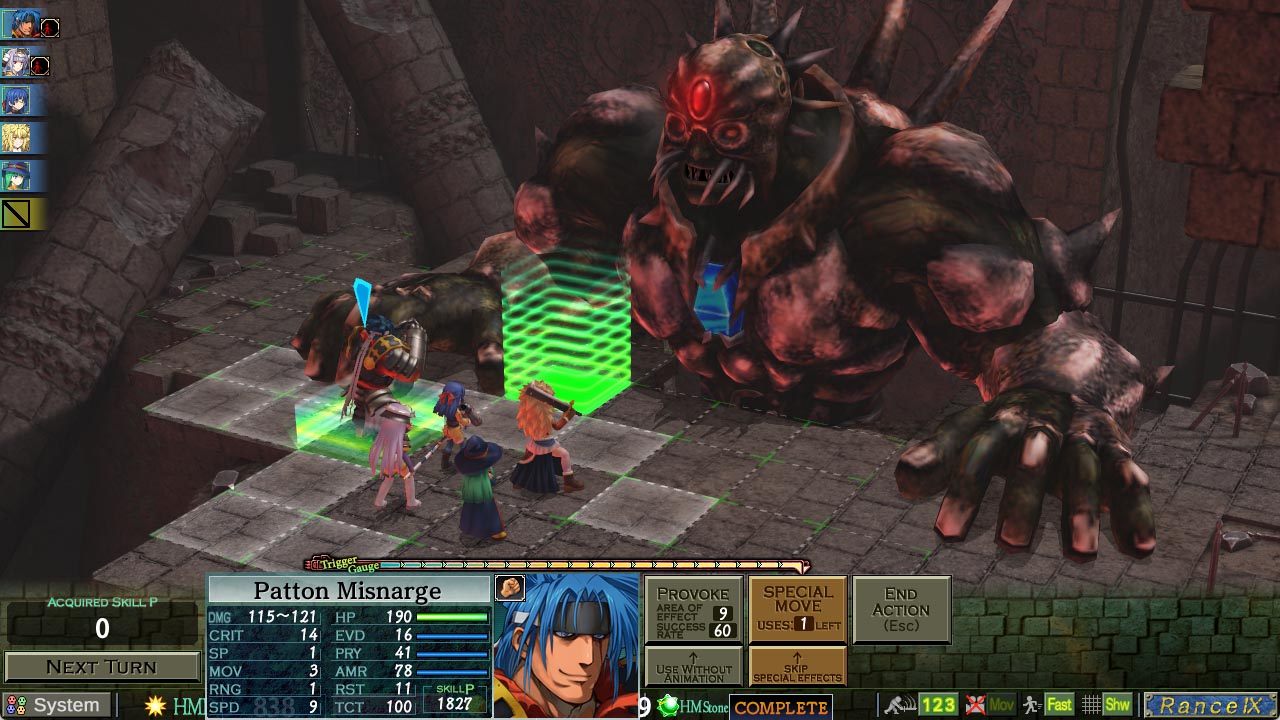The height and width of the screenshot is (720, 1280).
Task: Select the blonde curly-haired character portrait
Action: click(x=16, y=138)
